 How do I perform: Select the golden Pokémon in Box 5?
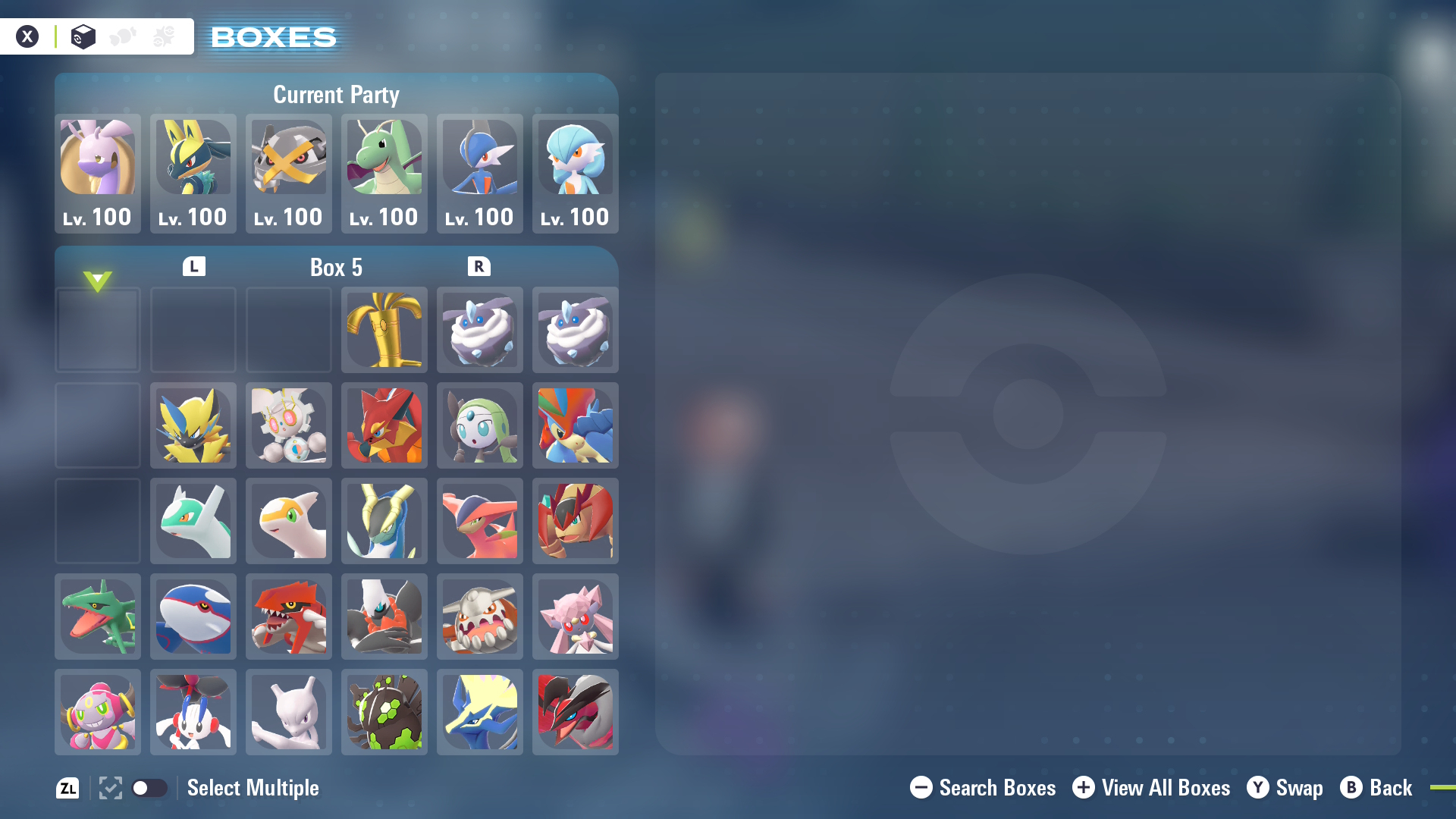(x=384, y=330)
